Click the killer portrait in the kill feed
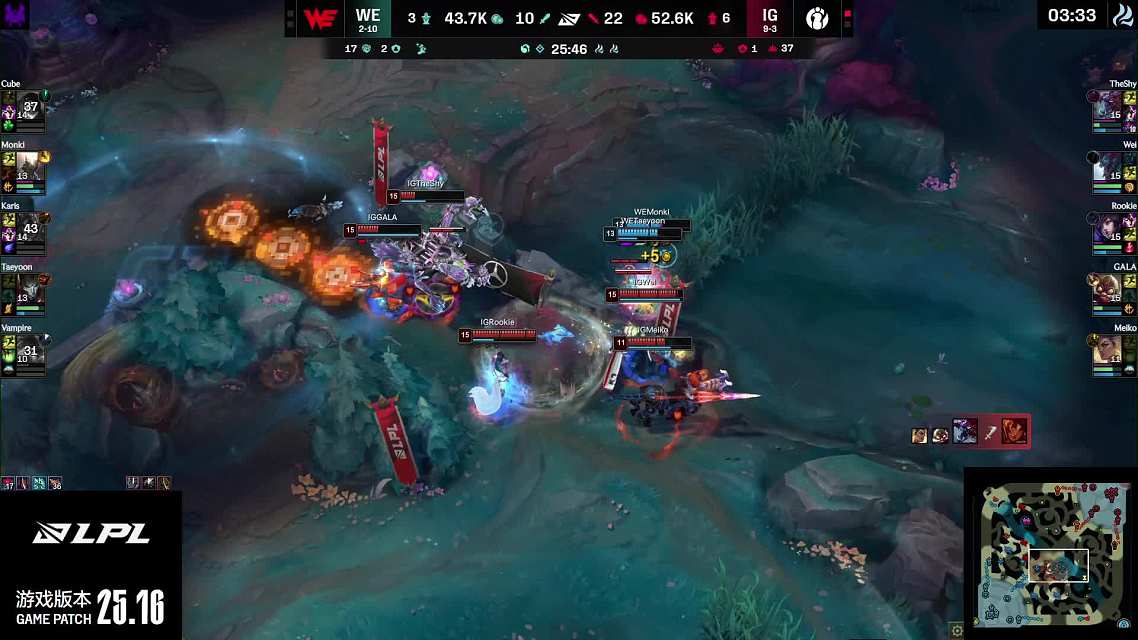Image resolution: width=1138 pixels, height=640 pixels. tap(965, 431)
